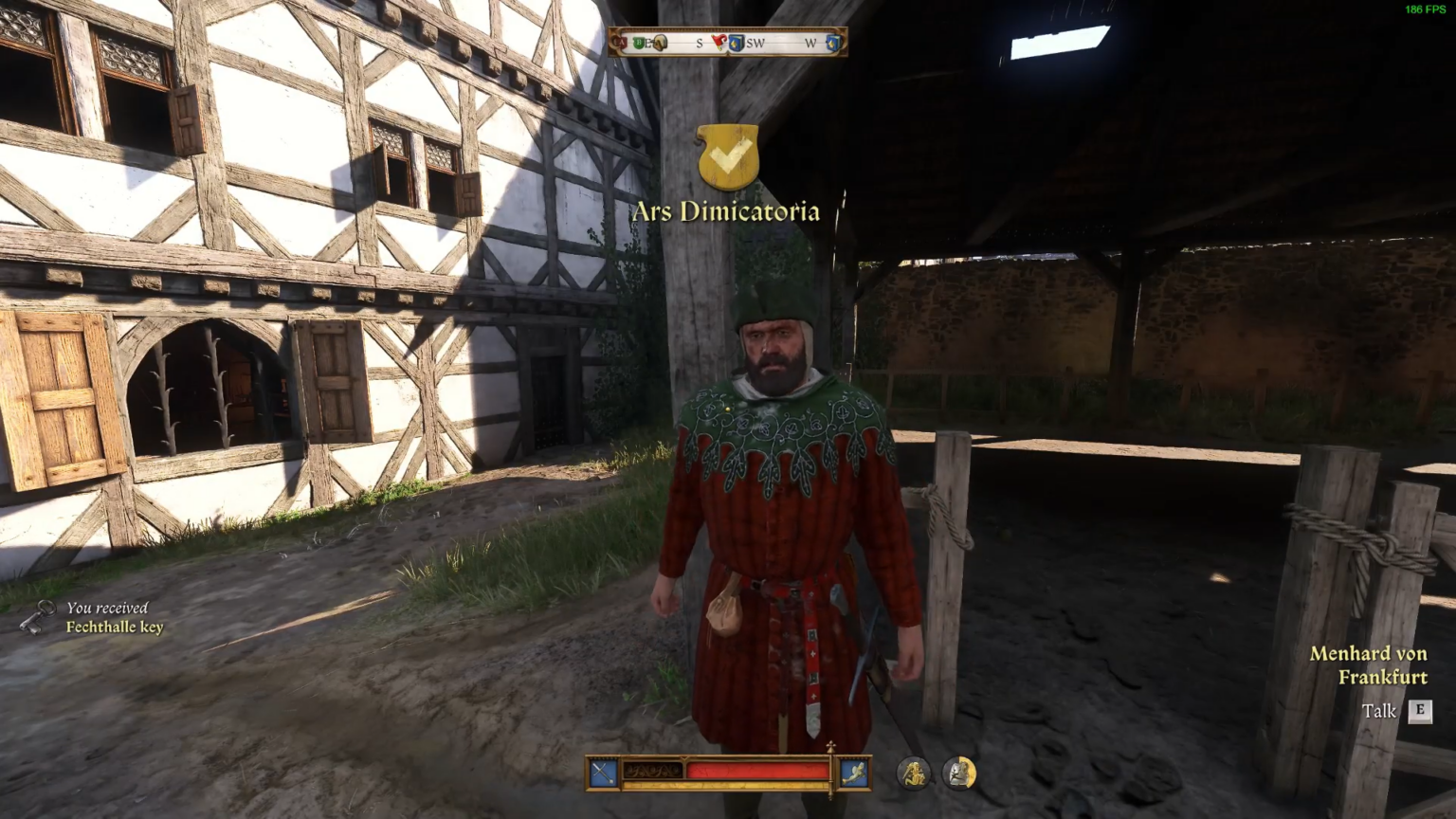1456x819 pixels.
Task: Expand the W direction compass marker
Action: pos(809,42)
